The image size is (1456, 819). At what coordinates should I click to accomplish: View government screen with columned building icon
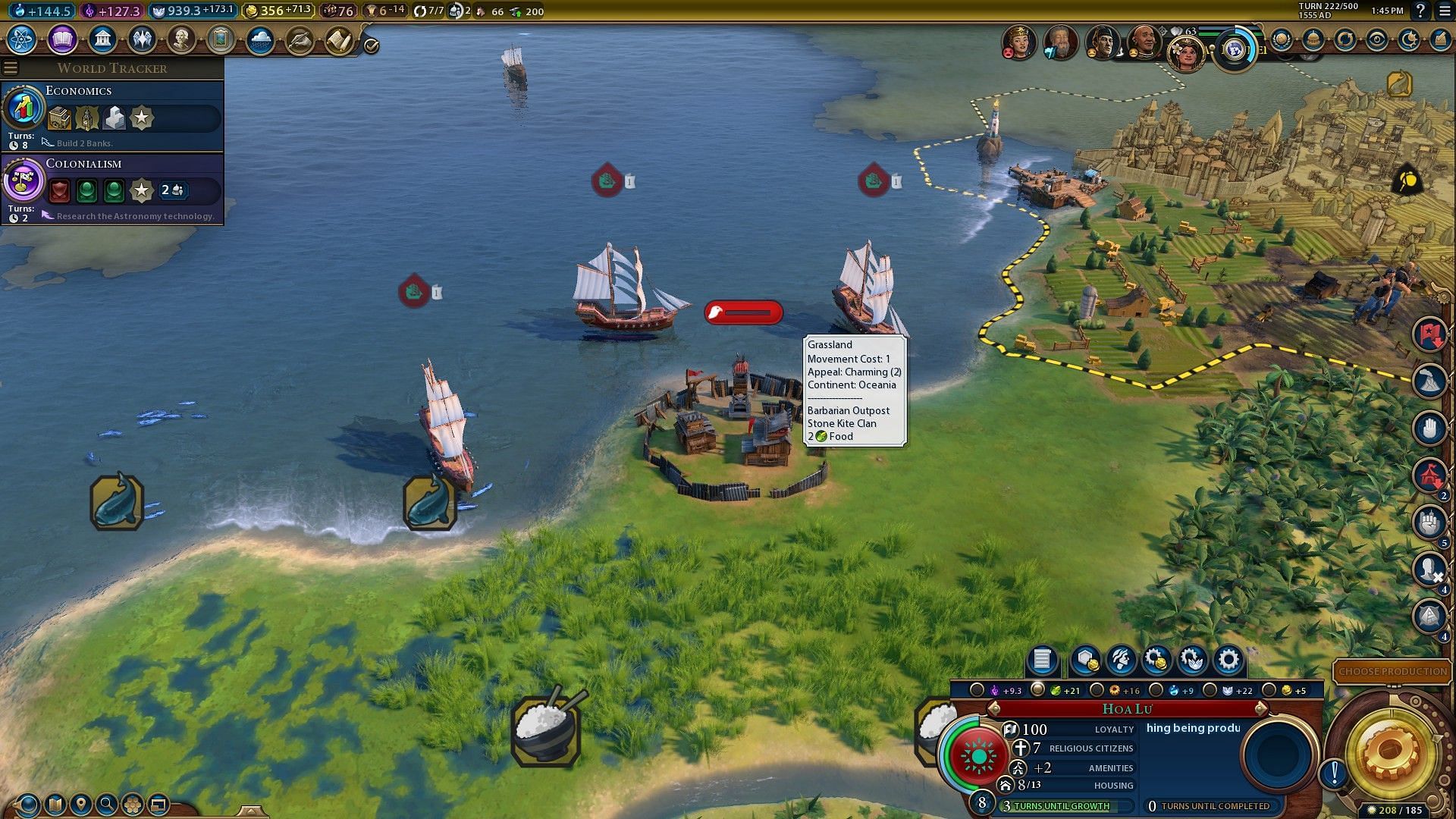102,39
